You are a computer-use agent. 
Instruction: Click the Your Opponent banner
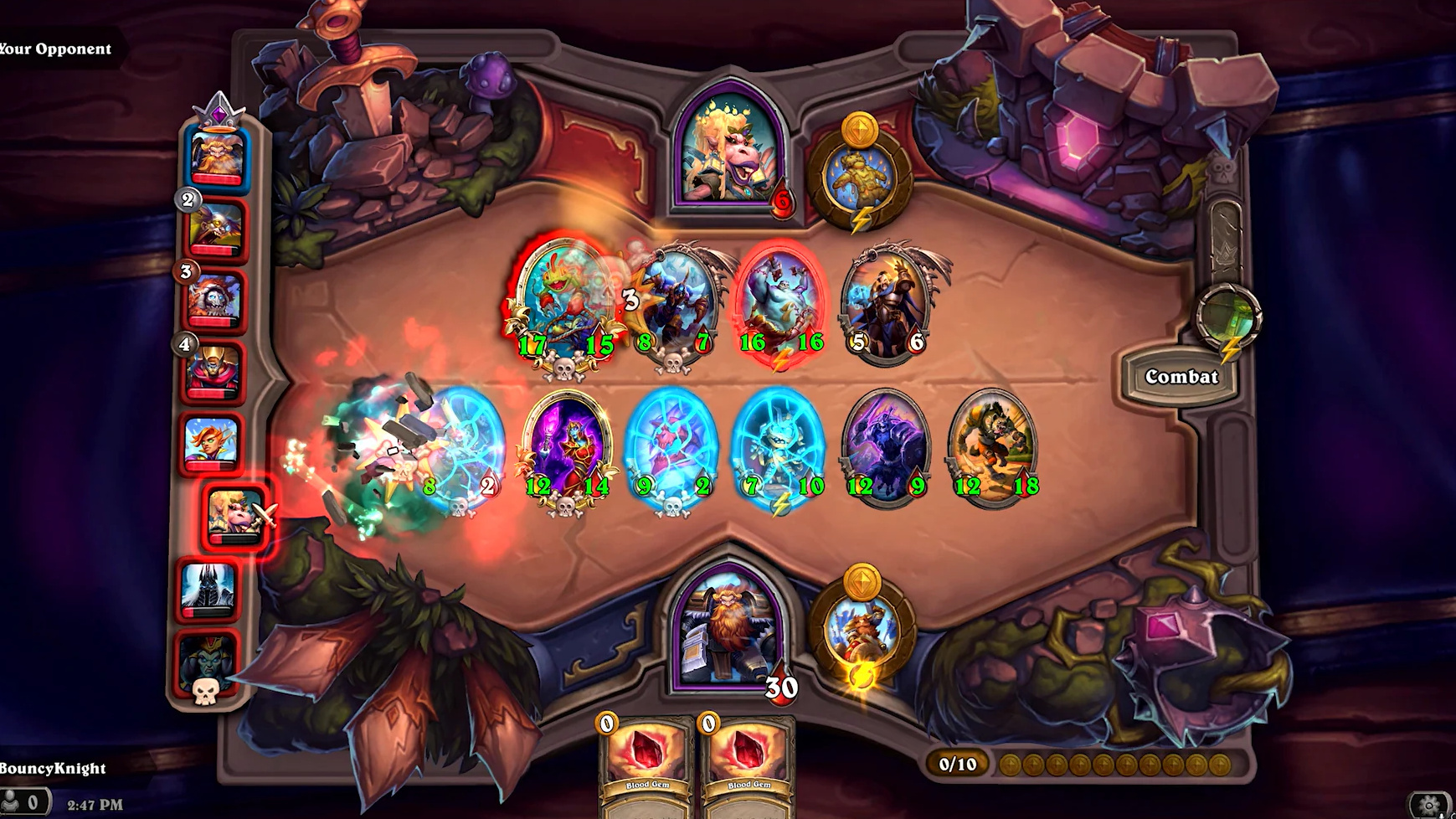pos(54,49)
